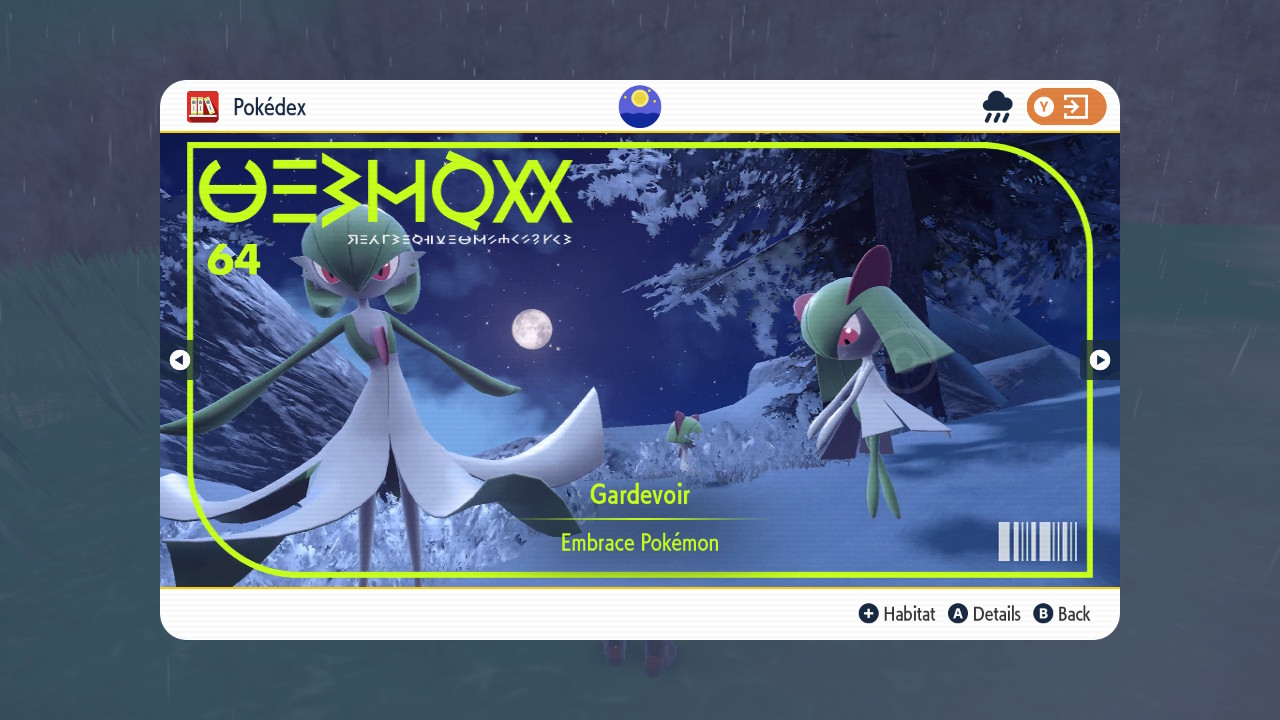Select the rain weather icon
The height and width of the screenshot is (720, 1280).
click(x=996, y=106)
